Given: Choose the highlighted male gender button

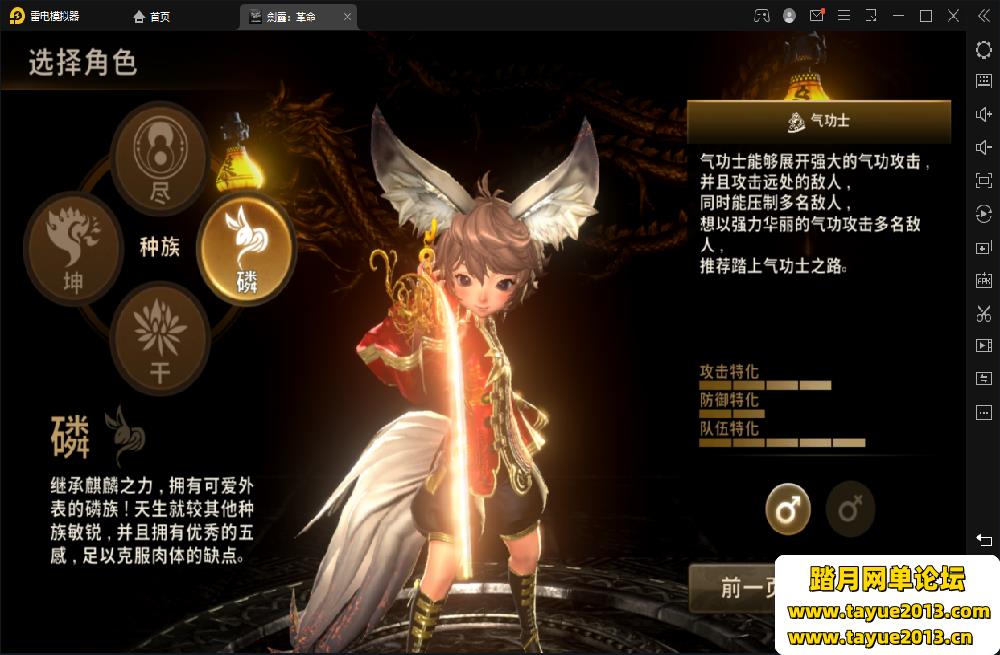Looking at the screenshot, I should coord(788,509).
